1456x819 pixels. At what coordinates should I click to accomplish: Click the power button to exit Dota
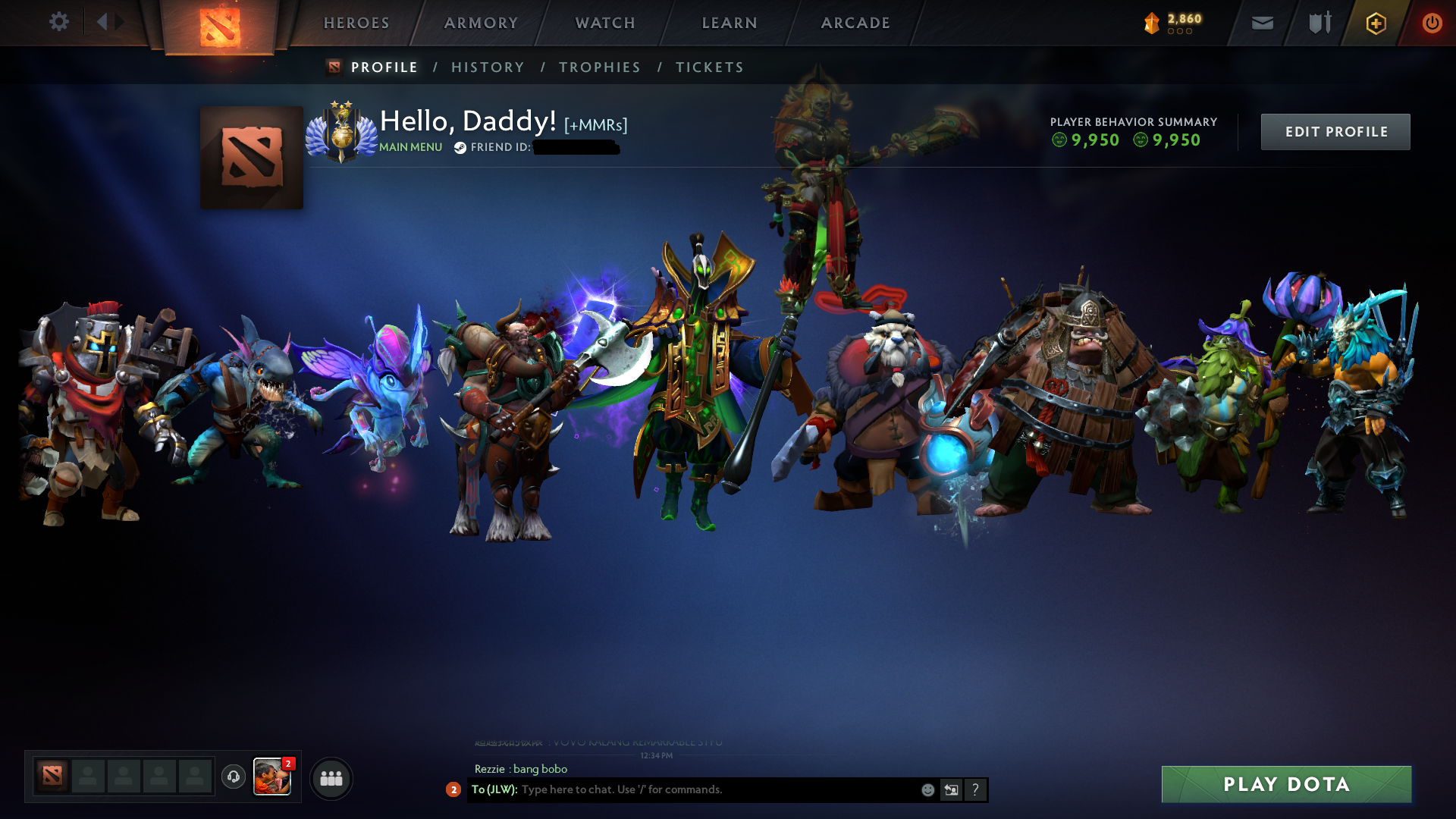pyautogui.click(x=1432, y=23)
